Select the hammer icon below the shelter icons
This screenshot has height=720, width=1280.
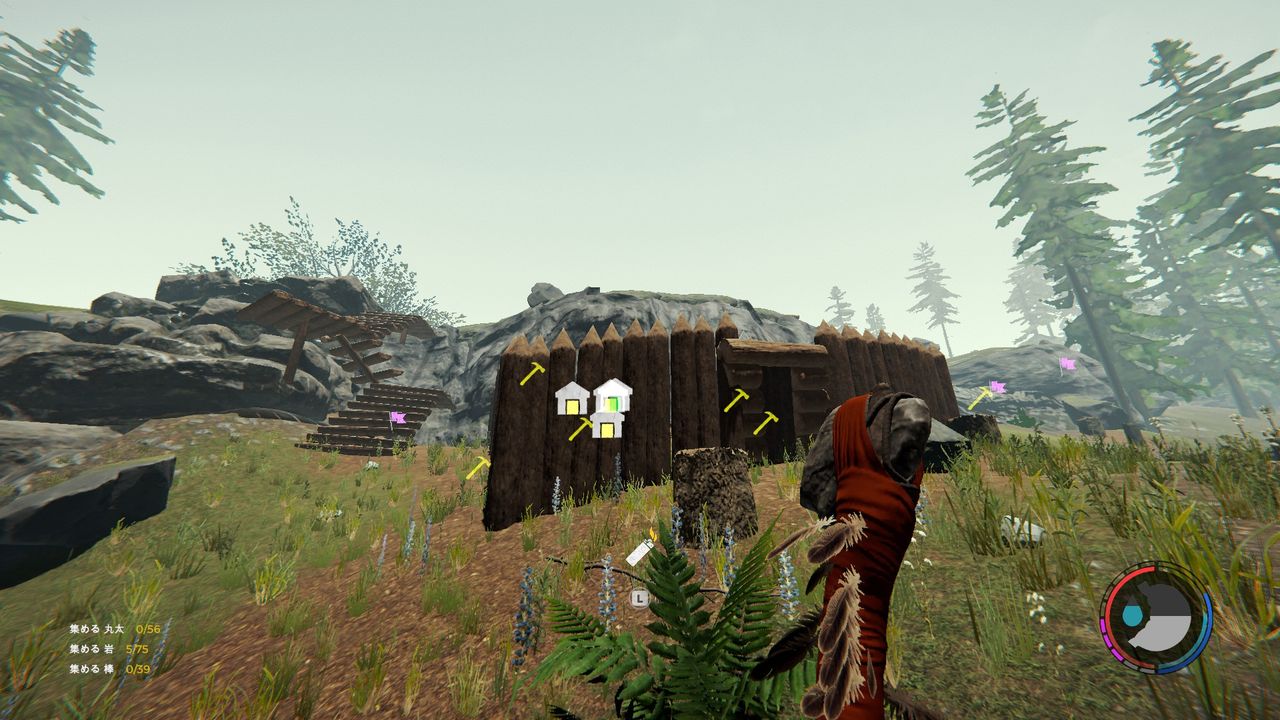tap(582, 430)
